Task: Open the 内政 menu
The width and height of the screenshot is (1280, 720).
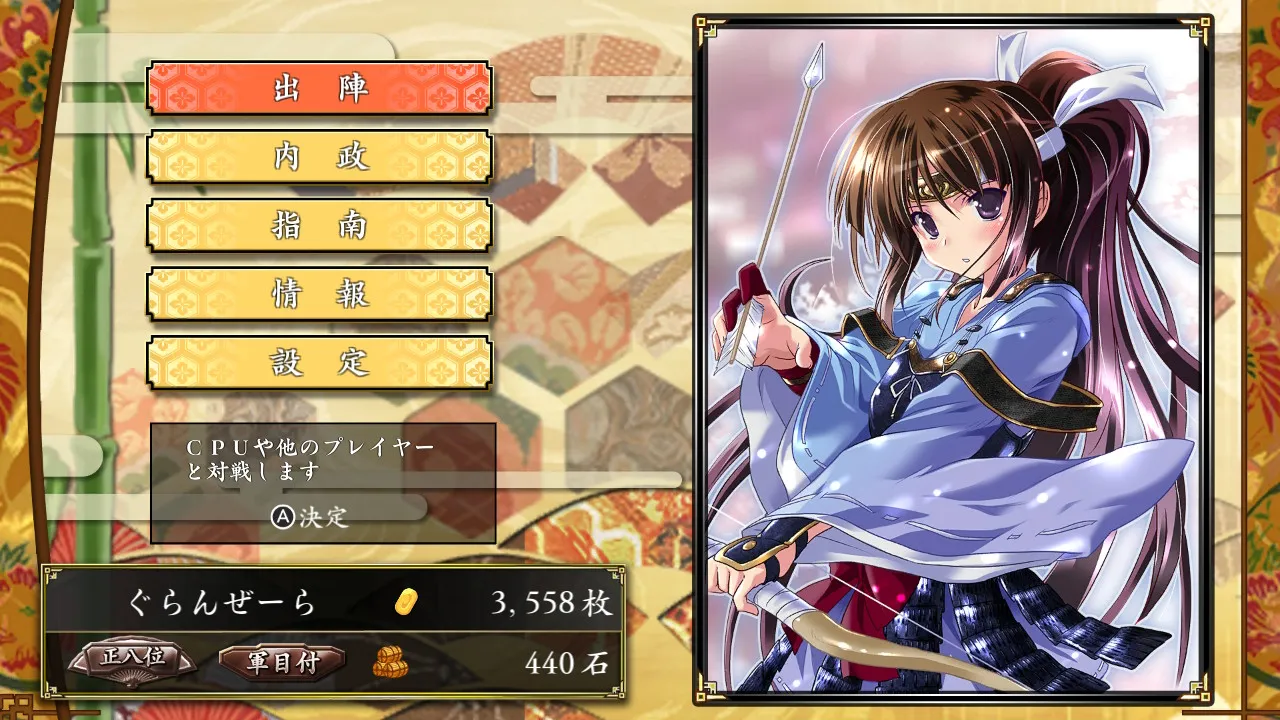Action: coord(320,157)
